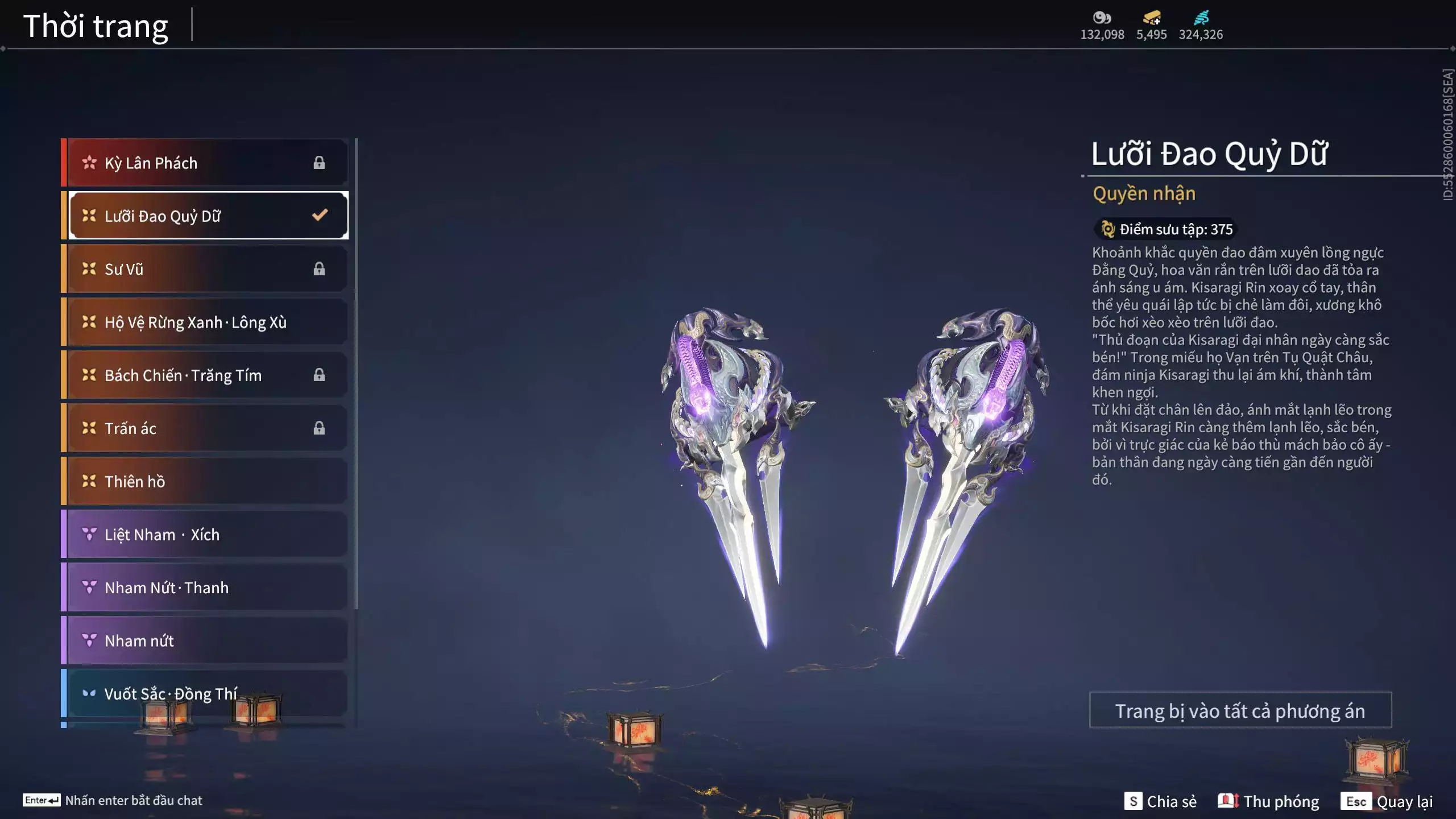Choose the Lưỡi Đao Quỷ Dữ skin

click(x=205, y=216)
